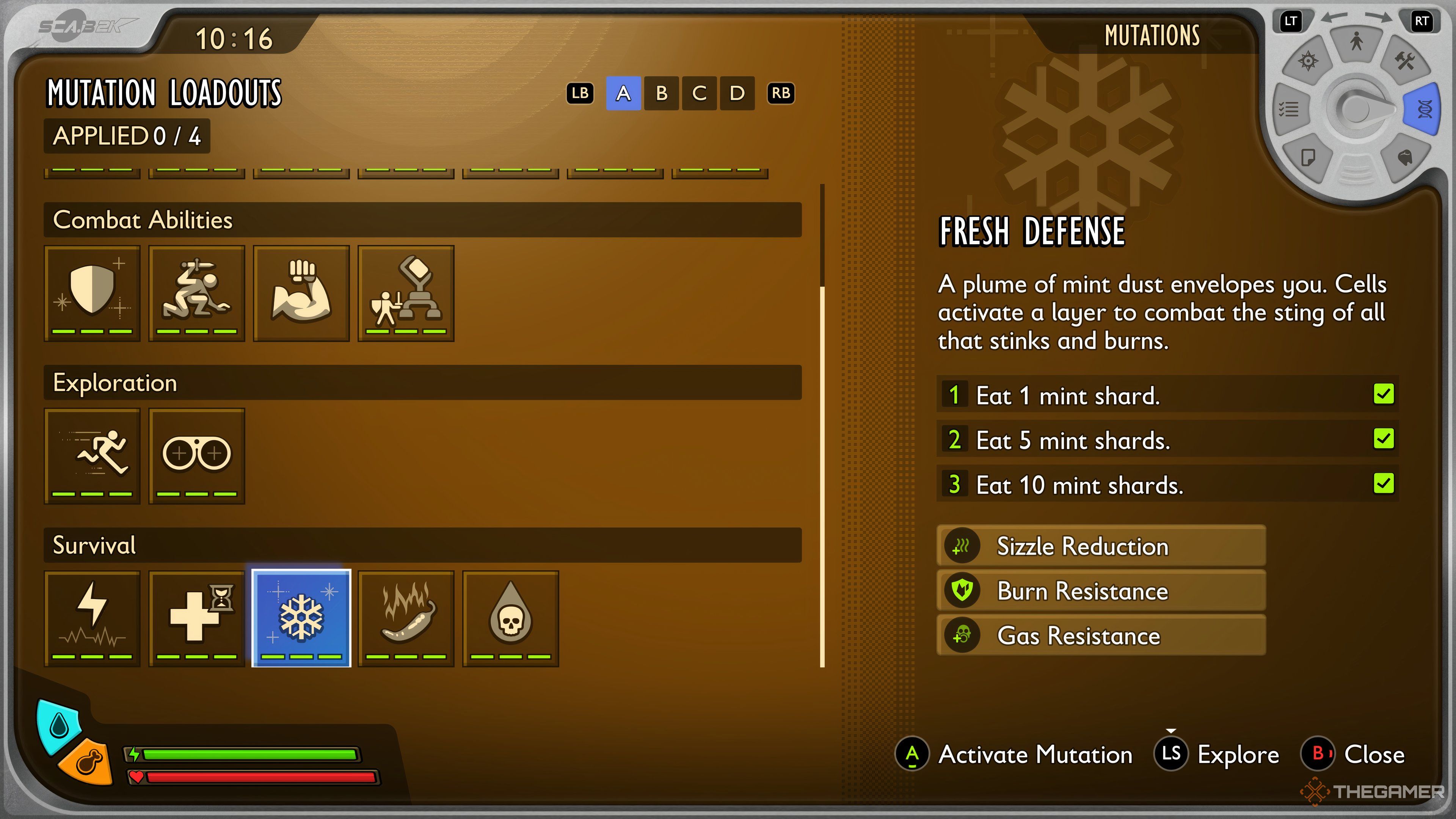This screenshot has height=819, width=1456.
Task: Select the poison skull droplet mutation
Action: [x=510, y=618]
